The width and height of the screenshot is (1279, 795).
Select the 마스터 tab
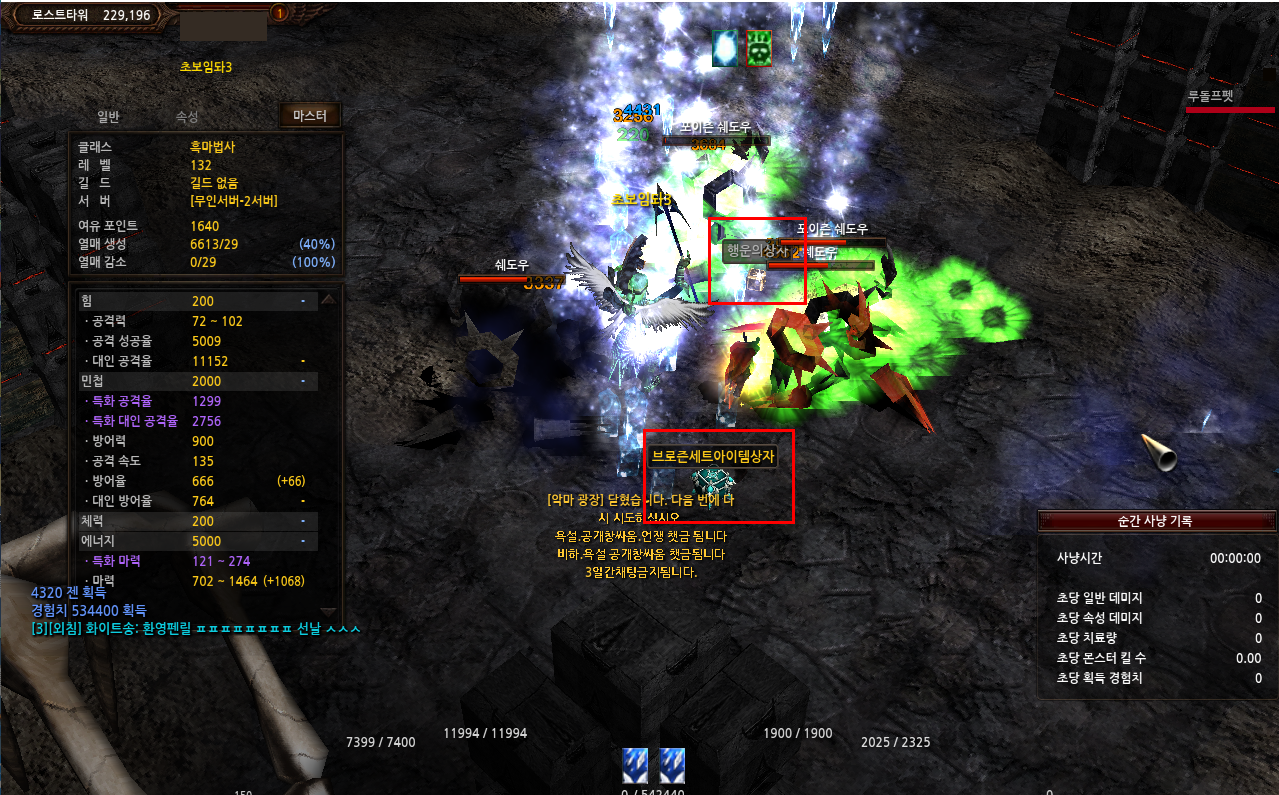point(310,116)
